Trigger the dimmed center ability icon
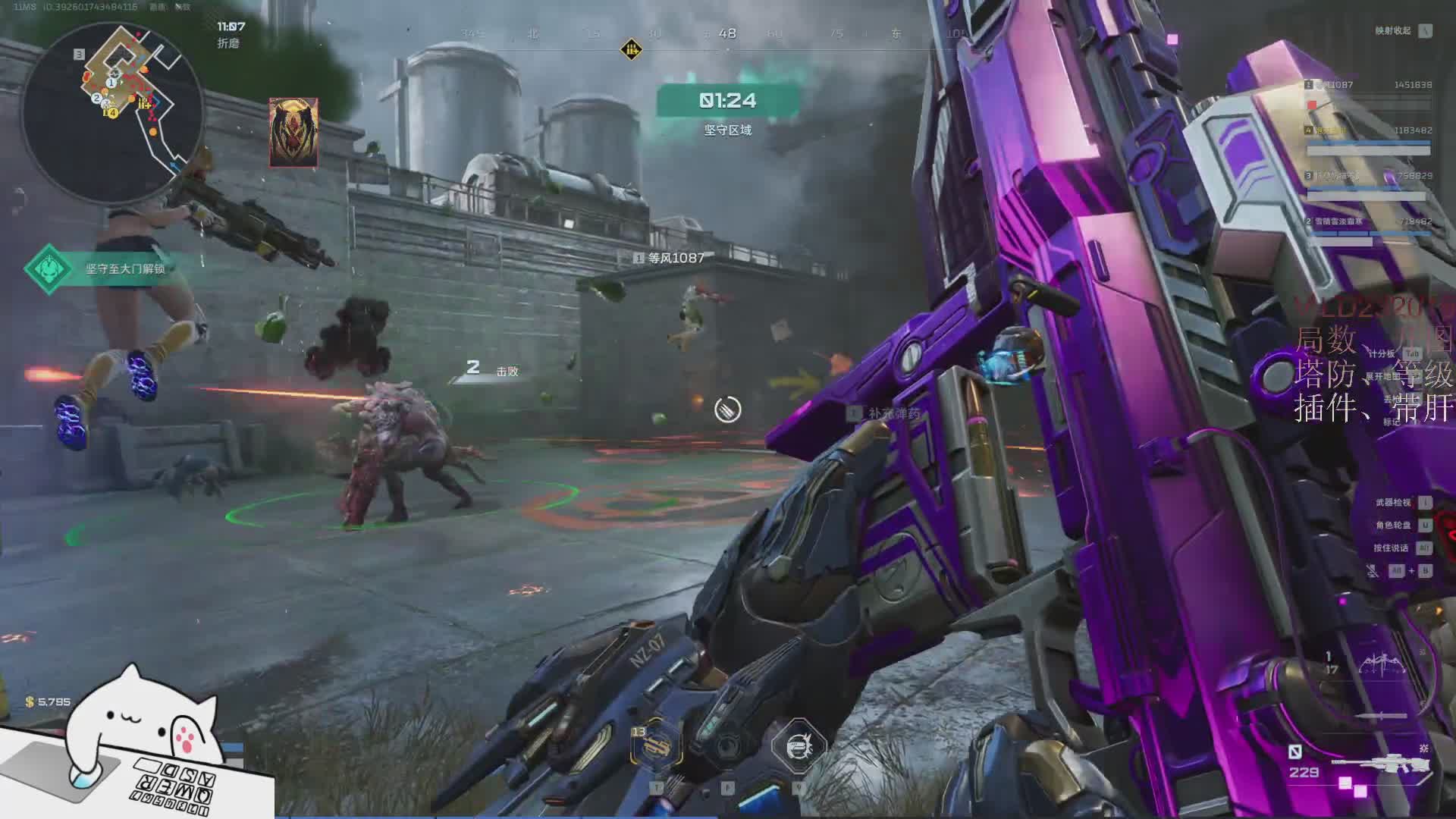Image resolution: width=1456 pixels, height=819 pixels. (x=728, y=745)
